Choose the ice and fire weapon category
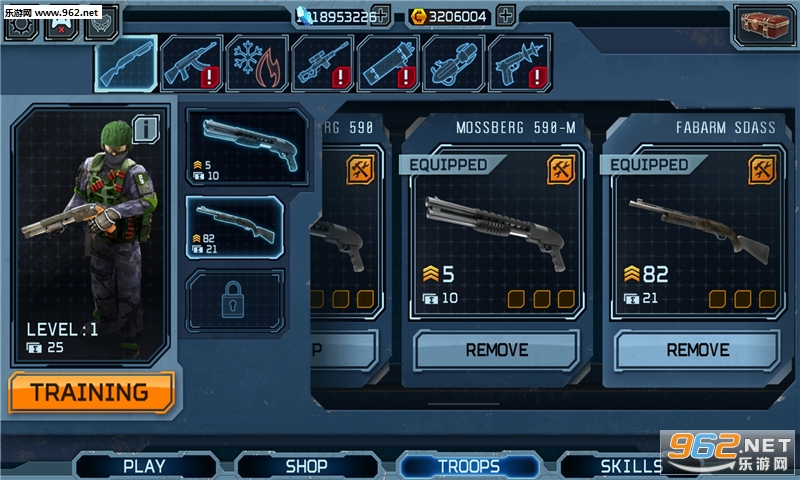 pos(258,64)
